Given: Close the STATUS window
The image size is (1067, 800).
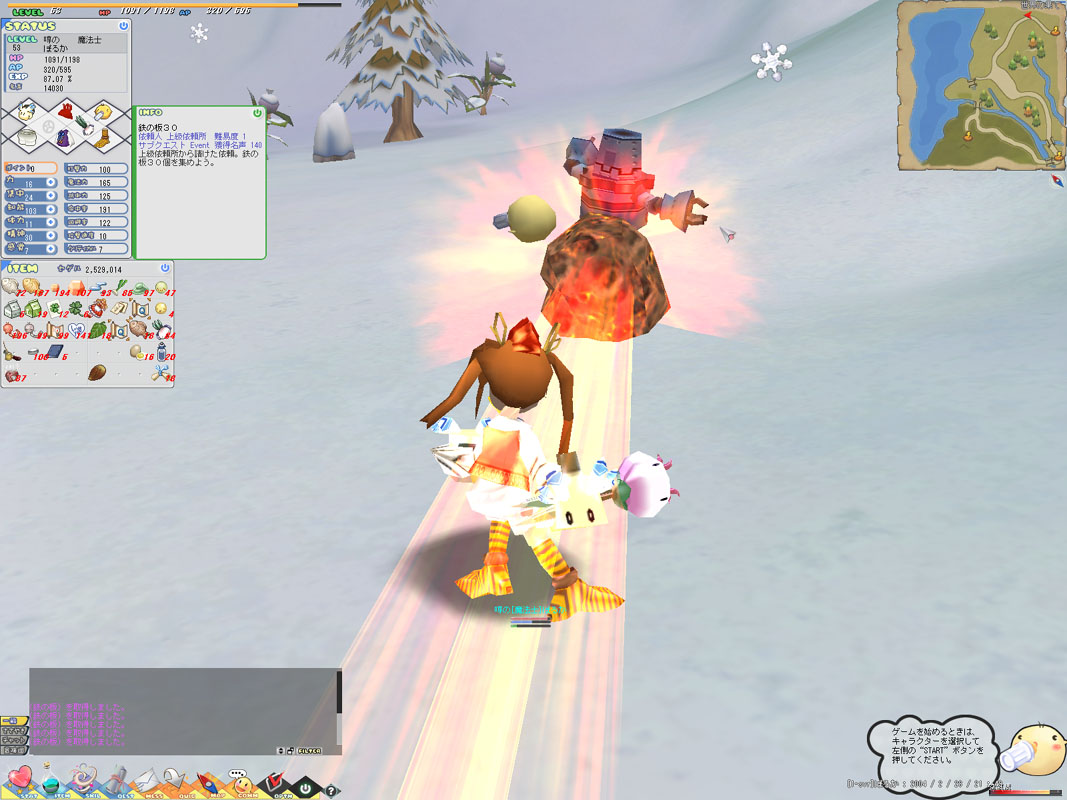Looking at the screenshot, I should coord(123,25).
